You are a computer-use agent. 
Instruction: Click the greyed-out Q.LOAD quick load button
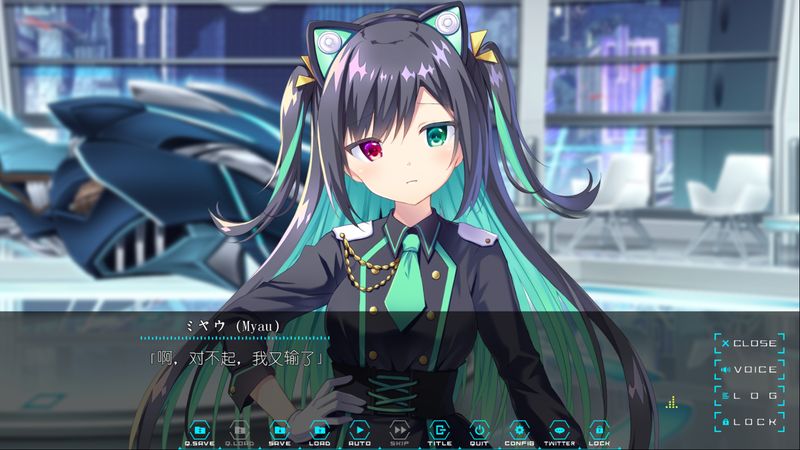coord(240,430)
